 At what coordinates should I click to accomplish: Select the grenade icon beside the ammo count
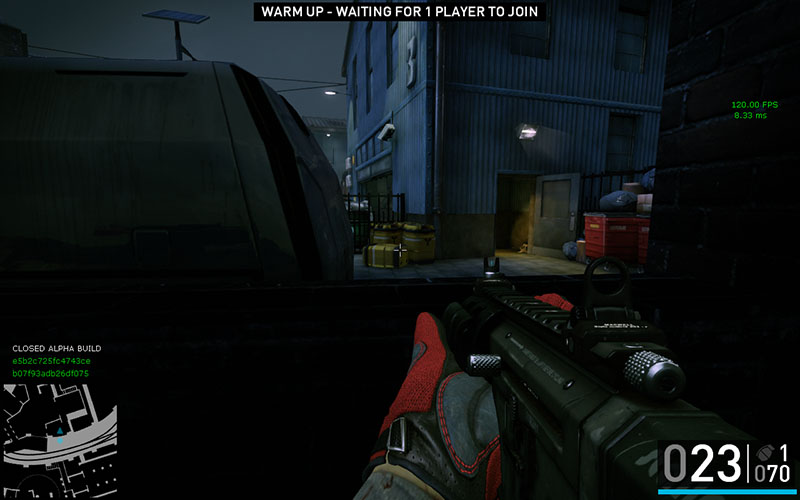(x=765, y=452)
